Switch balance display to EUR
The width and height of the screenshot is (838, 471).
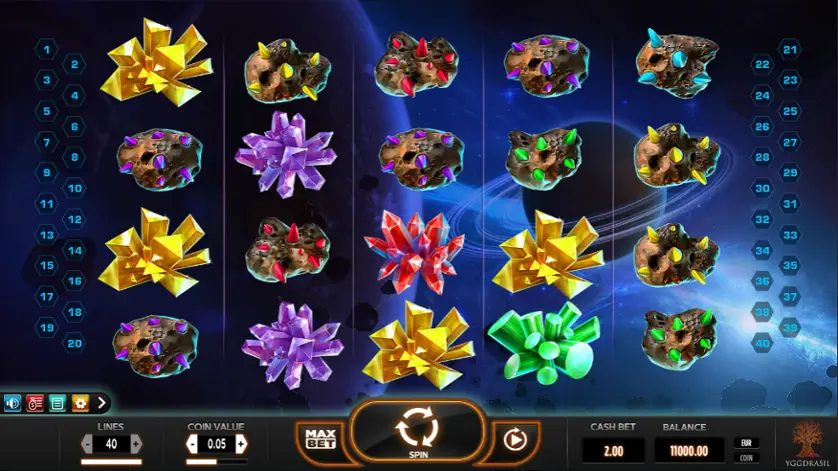pos(745,442)
